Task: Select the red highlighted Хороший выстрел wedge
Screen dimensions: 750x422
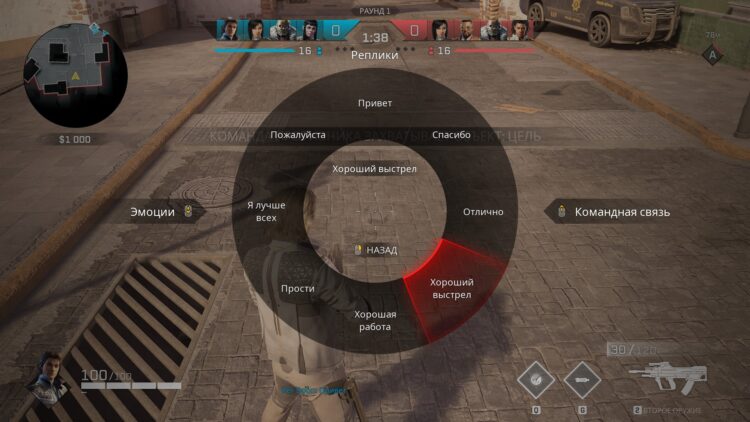Action: (451, 288)
